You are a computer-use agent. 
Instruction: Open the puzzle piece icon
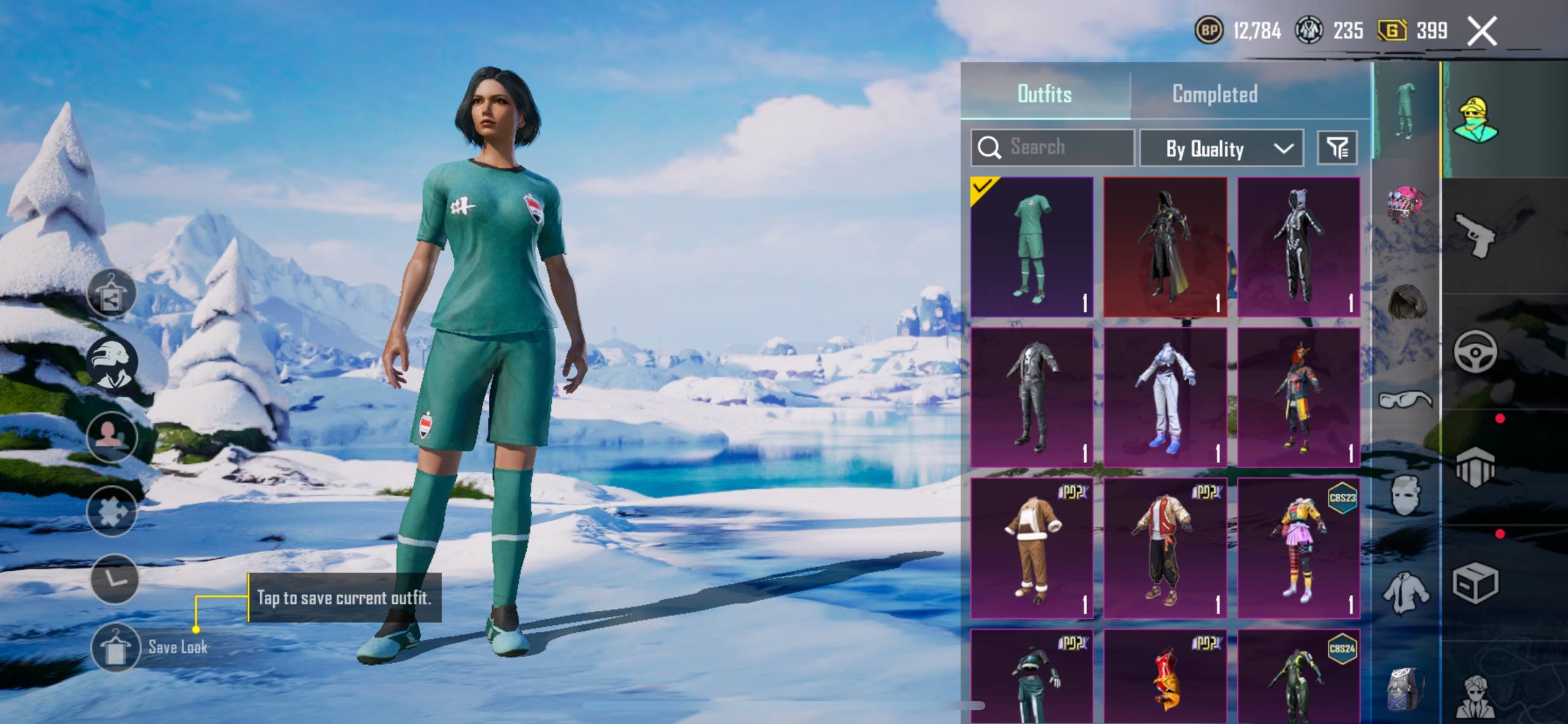coord(111,511)
